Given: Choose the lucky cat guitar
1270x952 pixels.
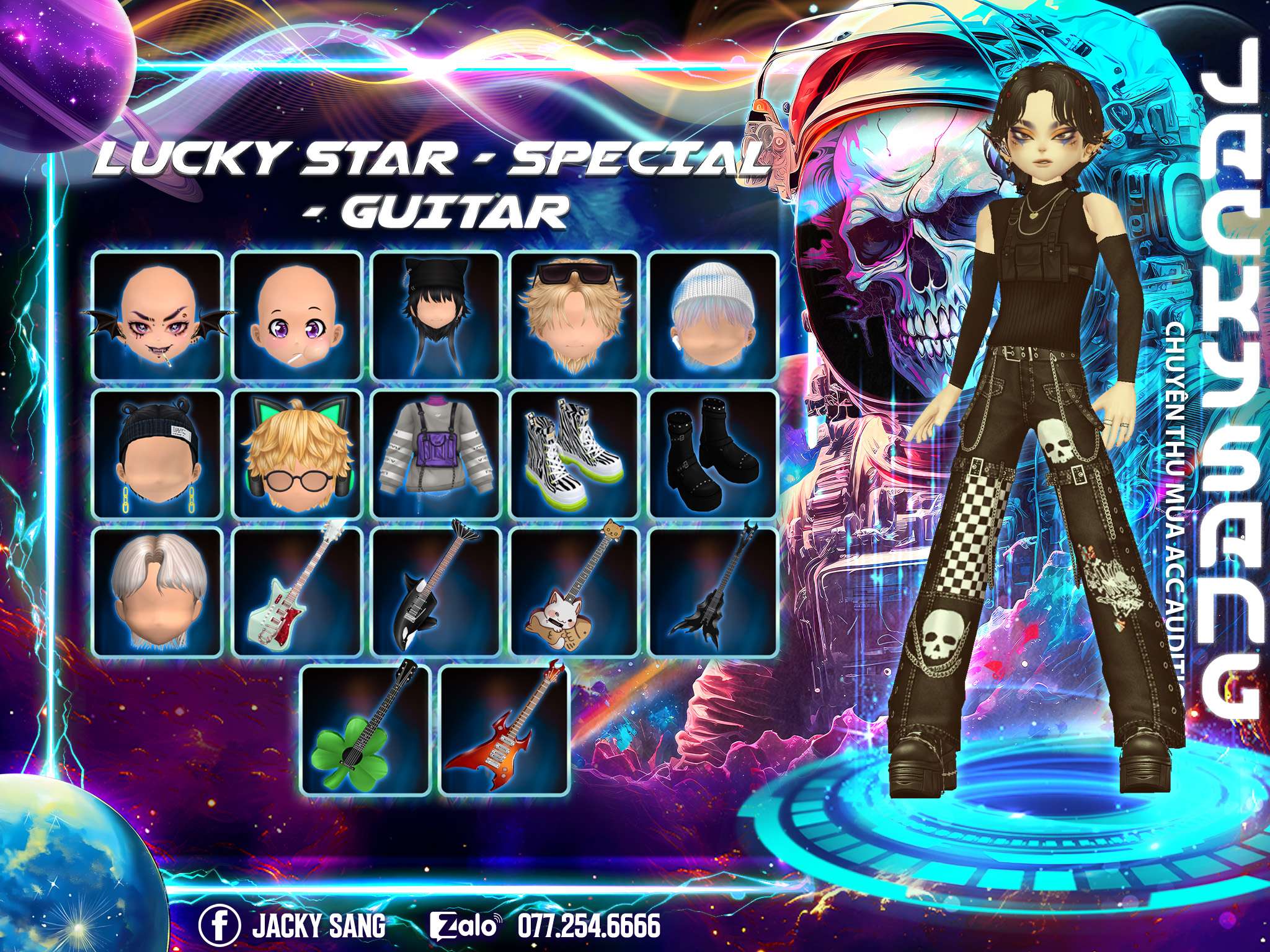Looking at the screenshot, I should 575,592.
